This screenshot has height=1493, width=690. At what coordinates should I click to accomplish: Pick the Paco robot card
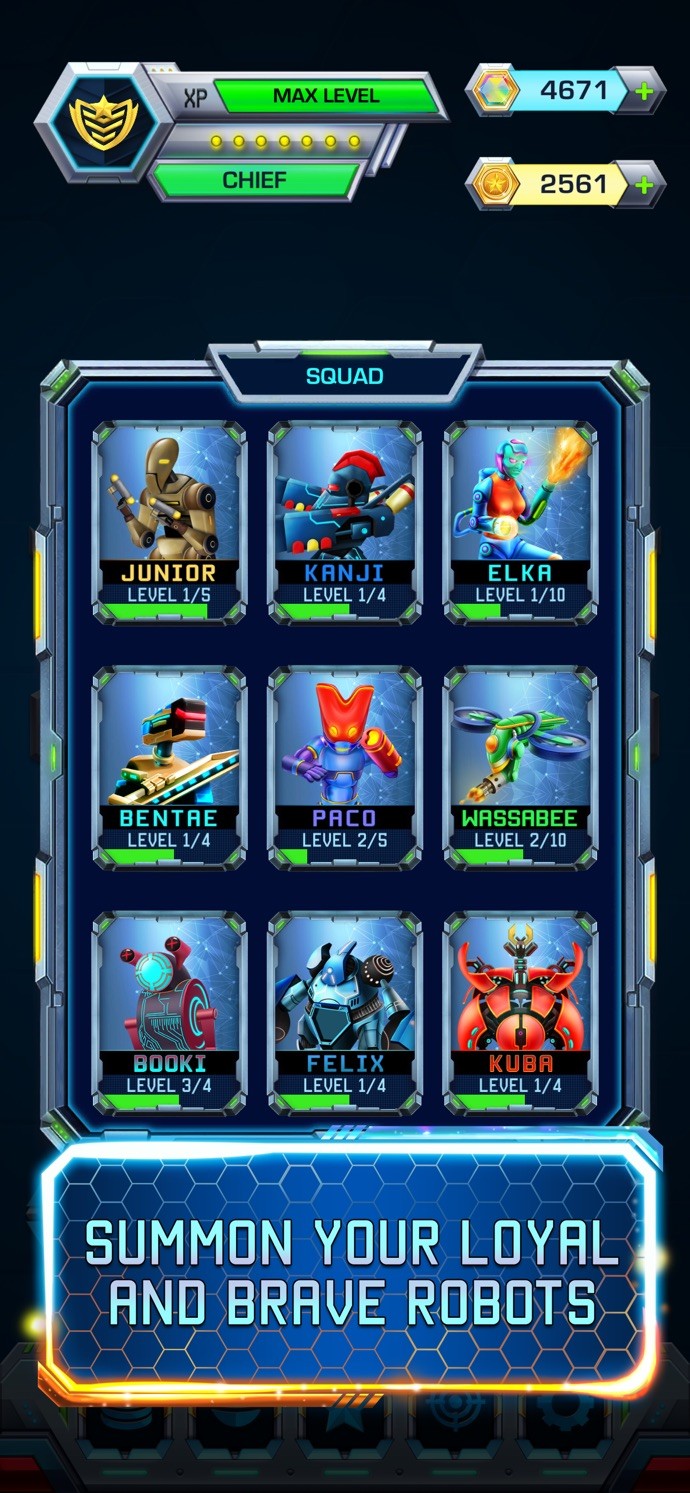345,767
